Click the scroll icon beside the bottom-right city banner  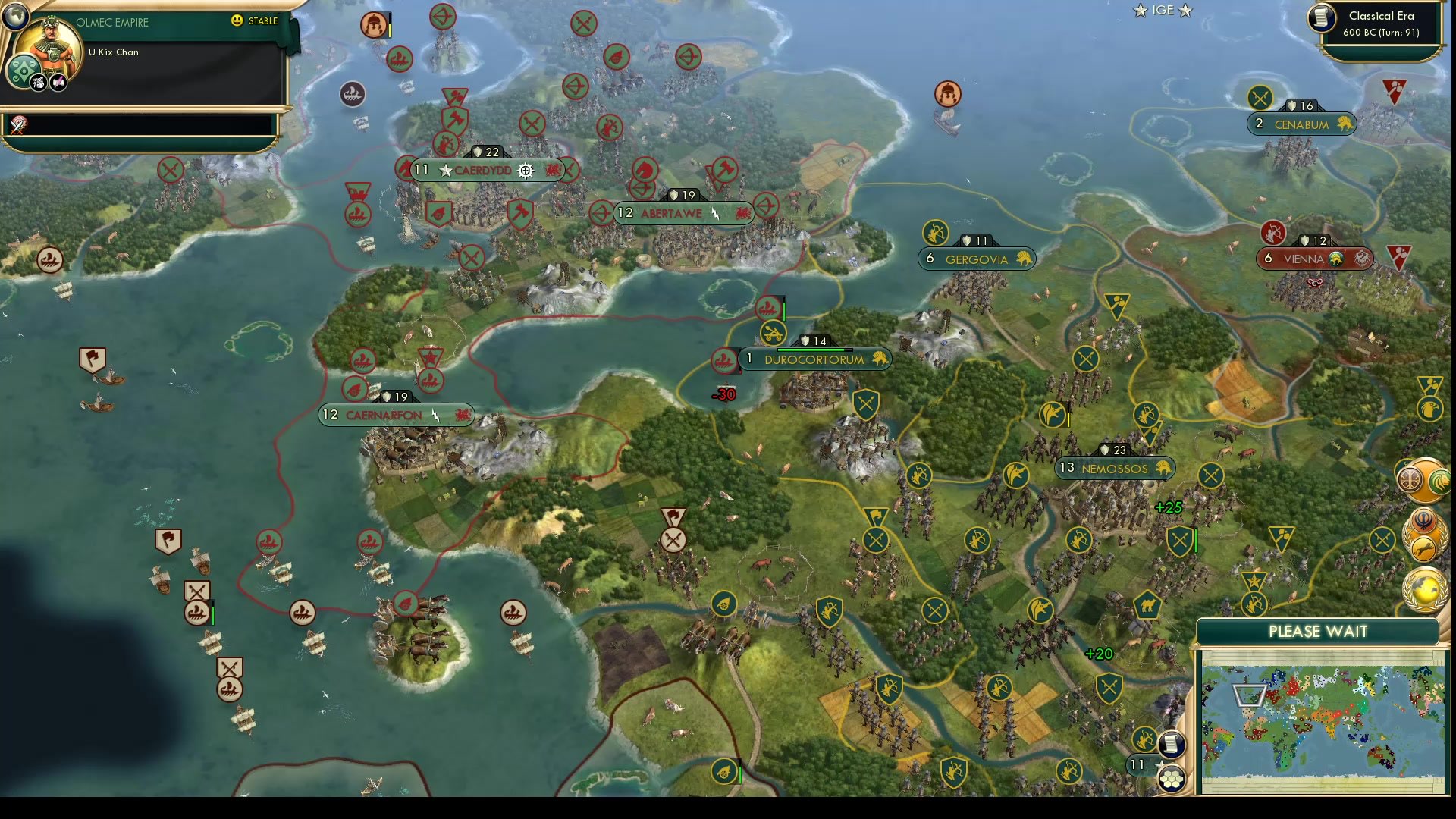click(x=1172, y=745)
